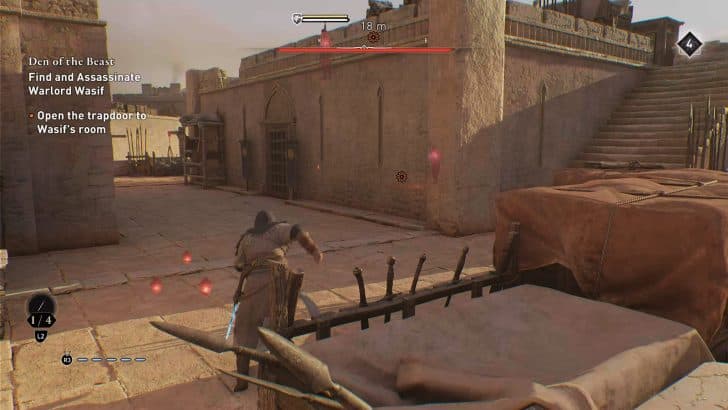Select the trapdoor to Wasif's room objective

(90, 122)
